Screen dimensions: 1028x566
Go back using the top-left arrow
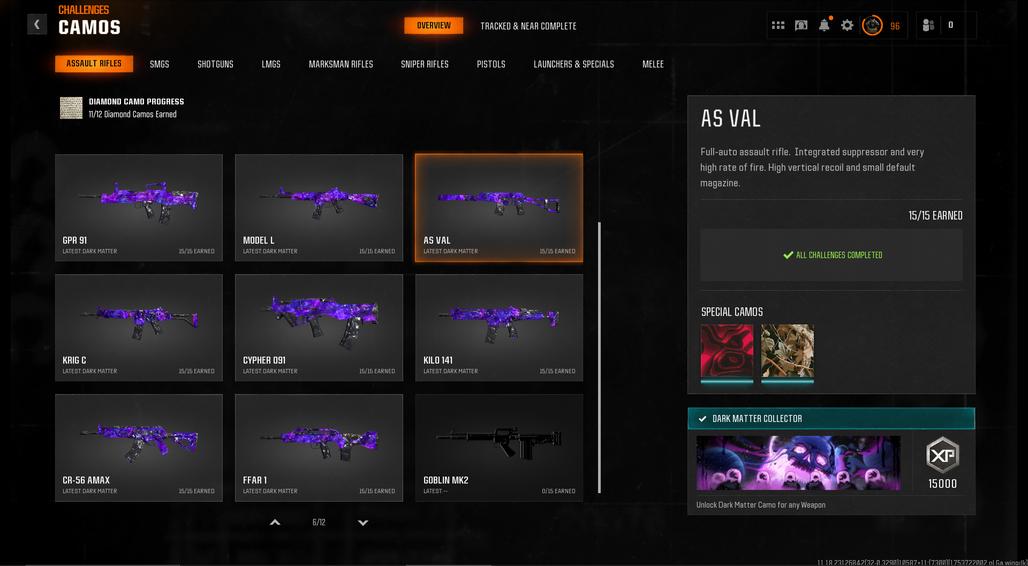pos(37,24)
